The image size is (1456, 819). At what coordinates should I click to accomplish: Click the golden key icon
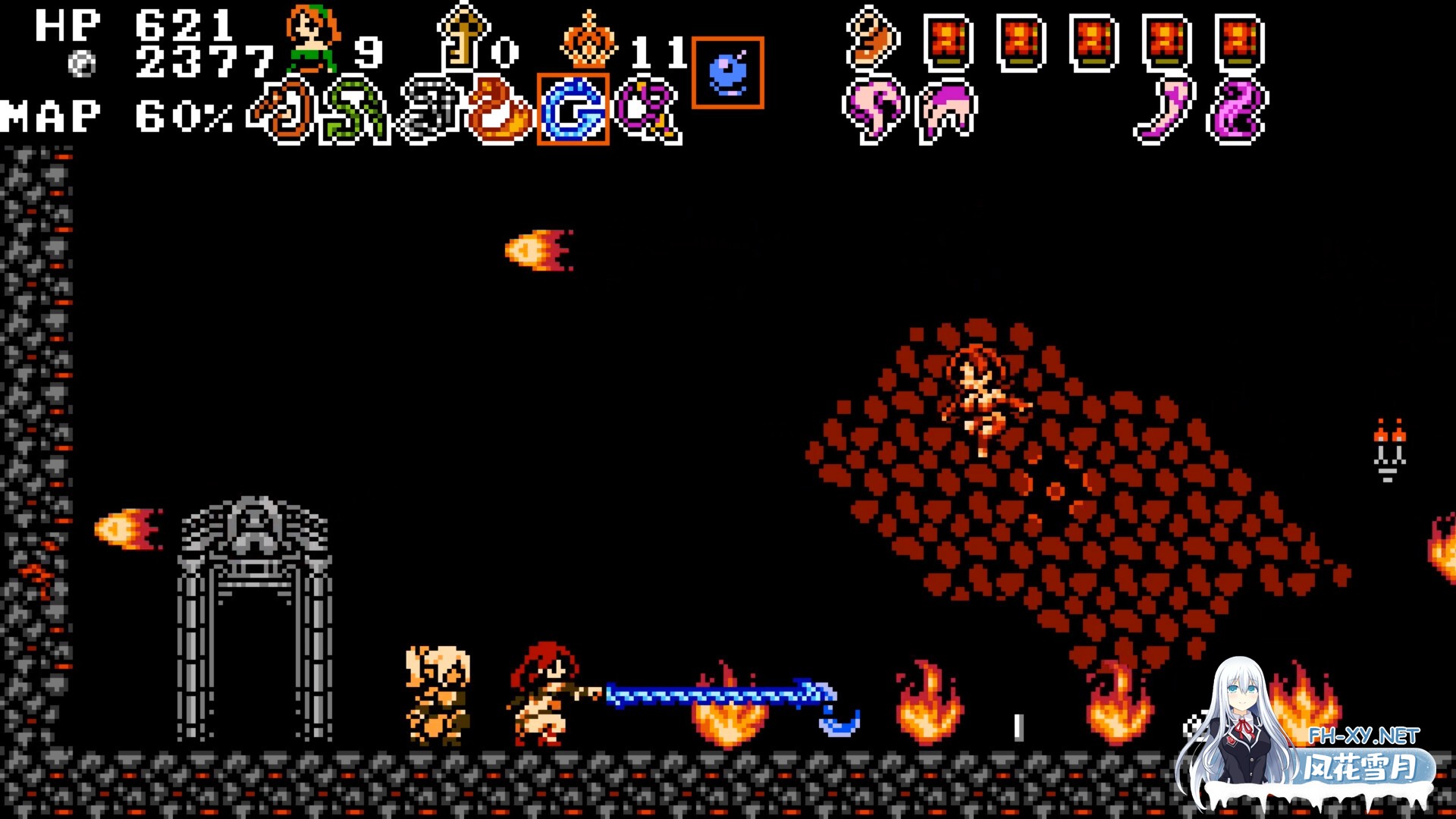point(462,38)
